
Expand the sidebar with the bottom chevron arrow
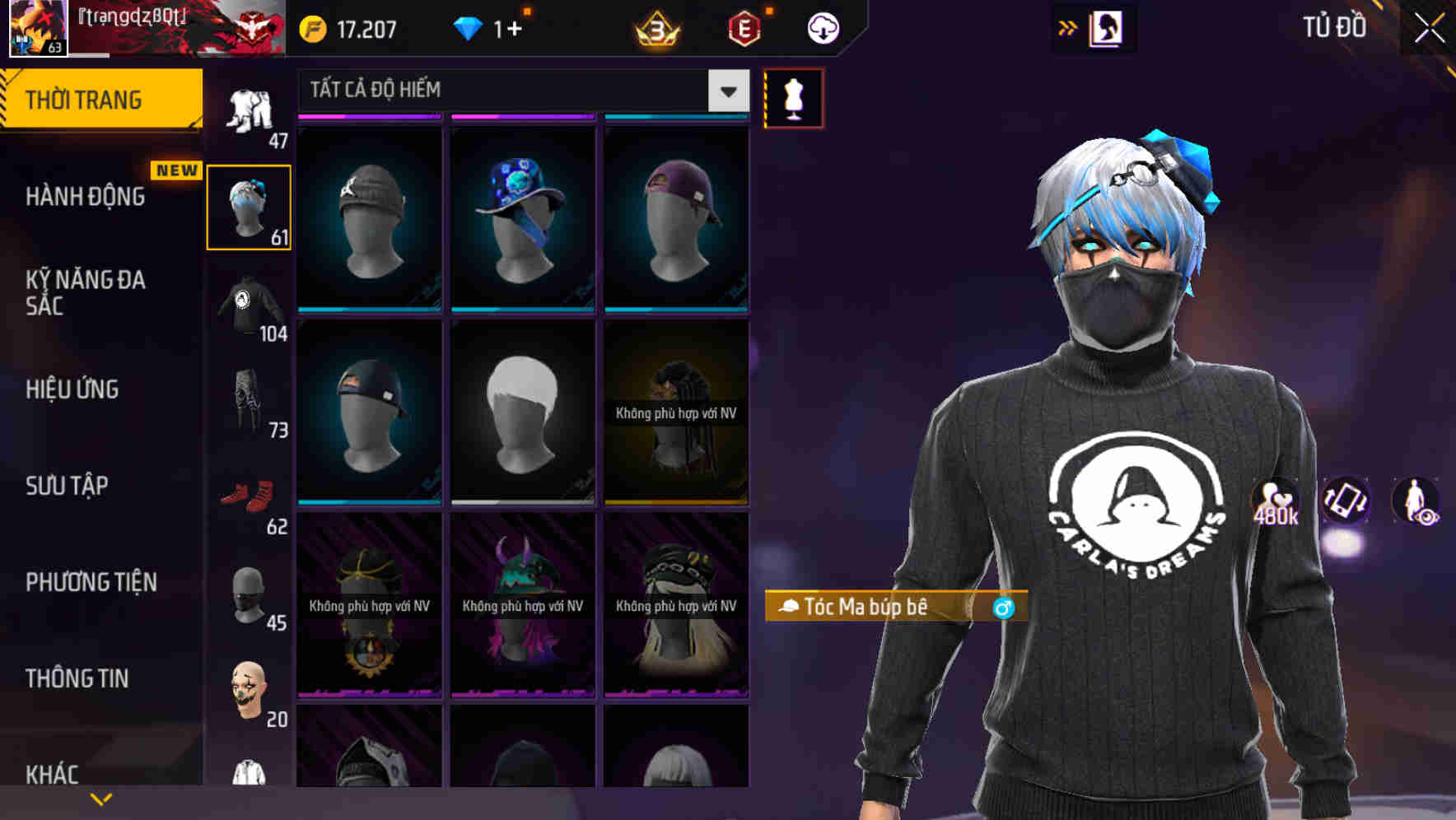click(101, 798)
